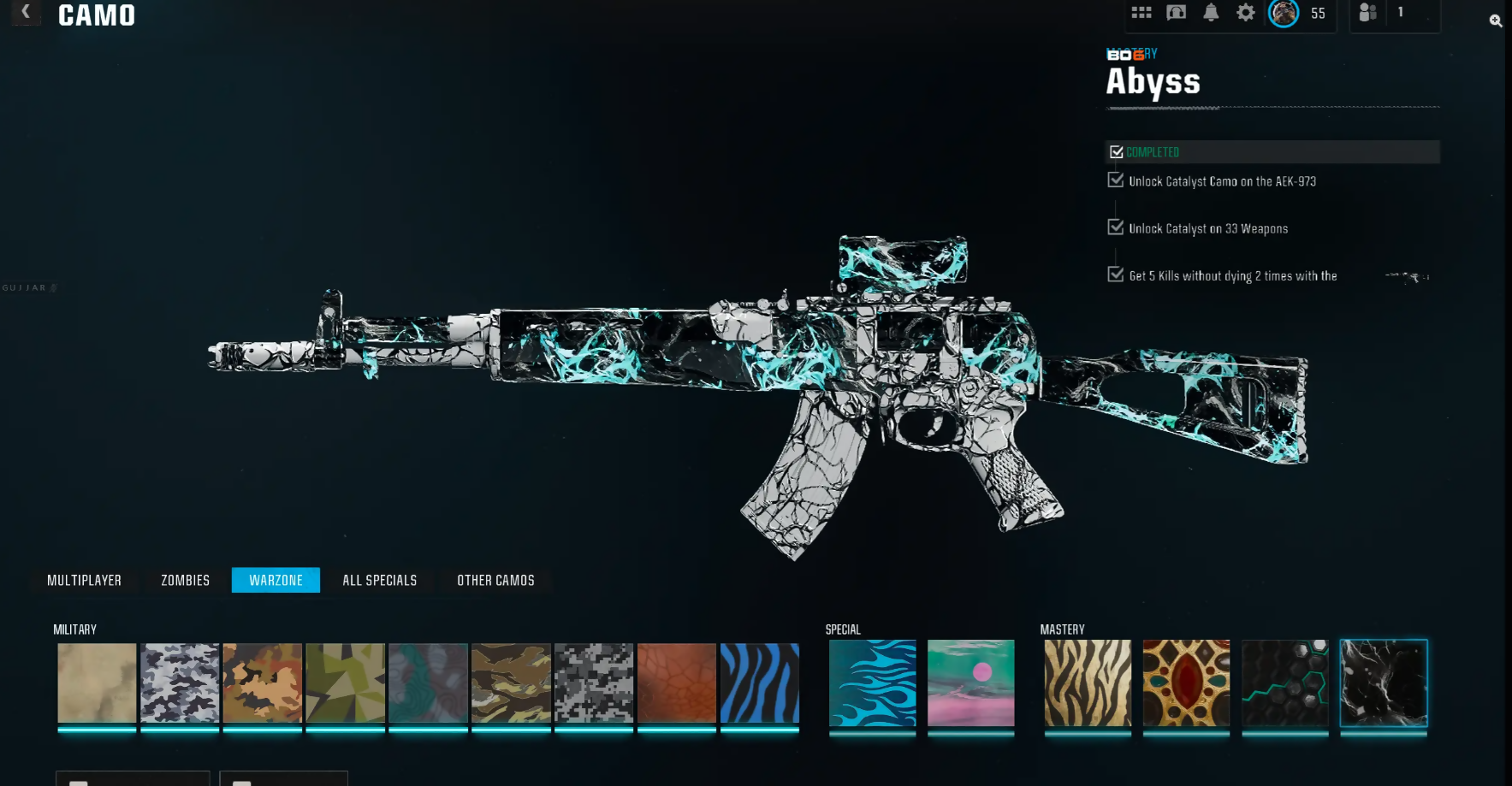1512x786 pixels.
Task: Switch to the Multiplayer camo tab
Action: coord(84,580)
